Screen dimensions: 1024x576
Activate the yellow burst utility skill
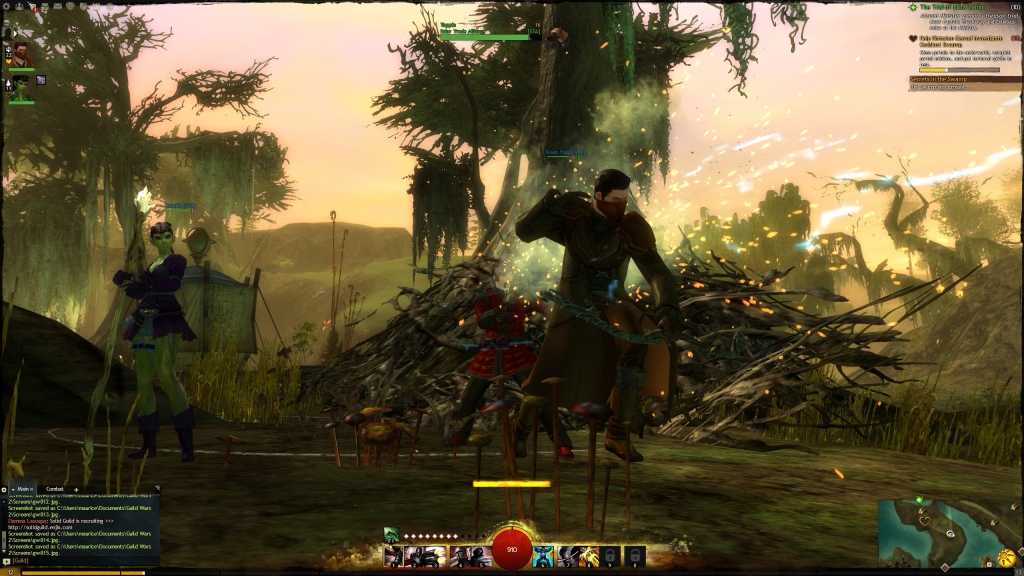tap(588, 556)
